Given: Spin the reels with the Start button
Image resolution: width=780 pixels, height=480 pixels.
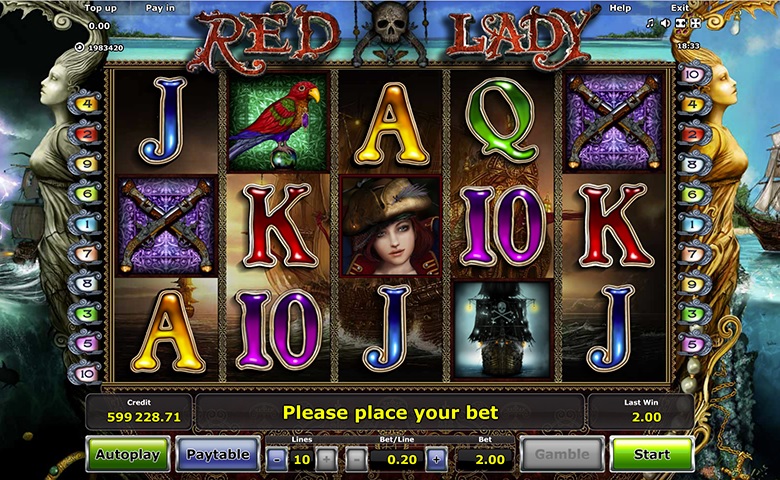Looking at the screenshot, I should [x=651, y=454].
